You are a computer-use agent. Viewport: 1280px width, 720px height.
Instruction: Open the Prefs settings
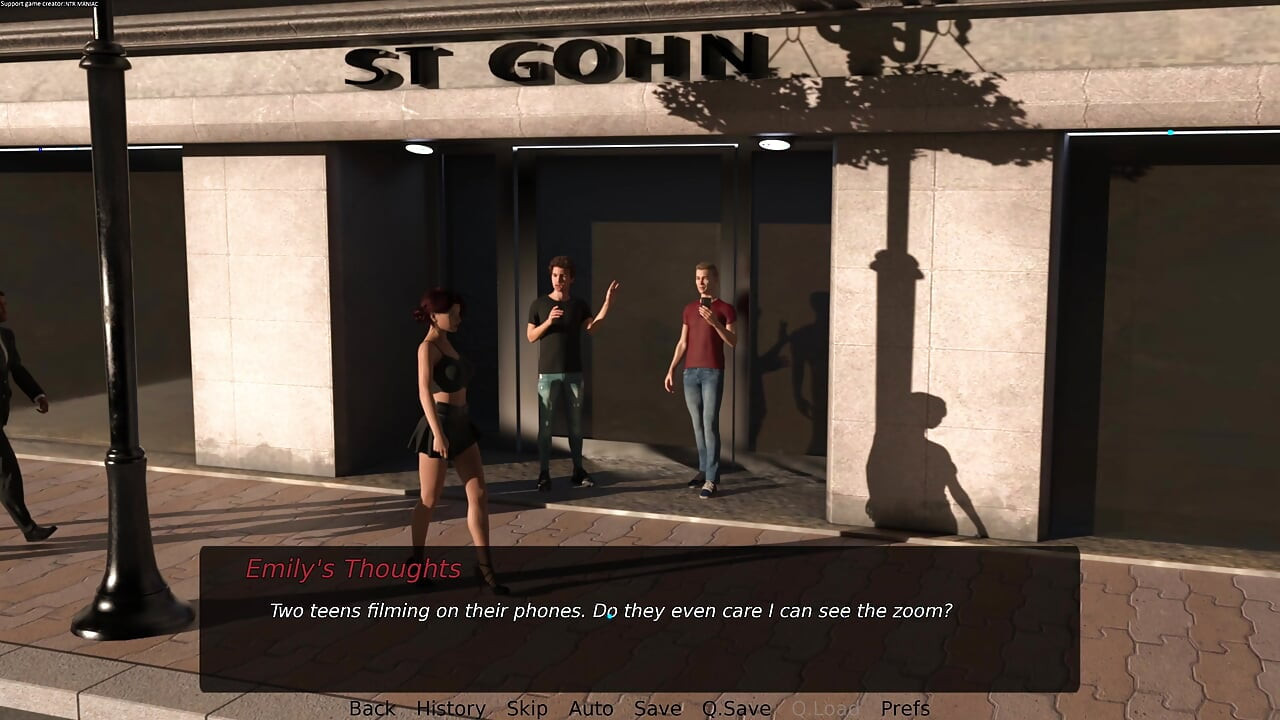905,708
